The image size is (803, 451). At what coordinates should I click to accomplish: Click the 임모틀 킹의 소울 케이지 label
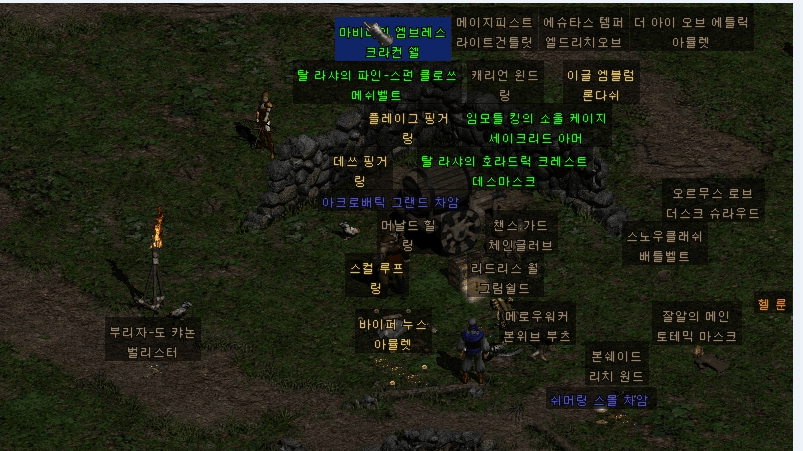point(536,127)
